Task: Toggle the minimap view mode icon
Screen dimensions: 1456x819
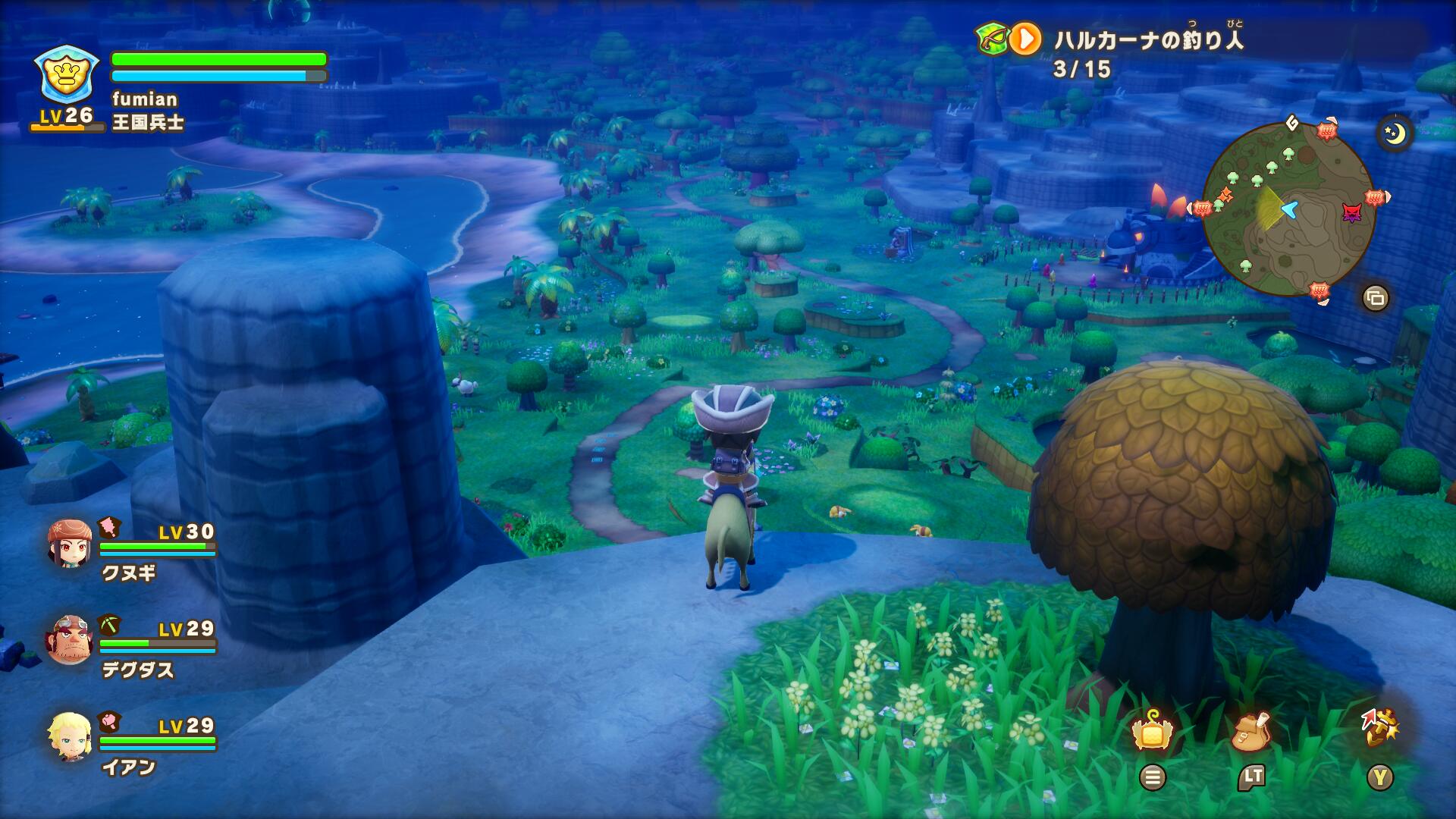Action: click(1375, 298)
